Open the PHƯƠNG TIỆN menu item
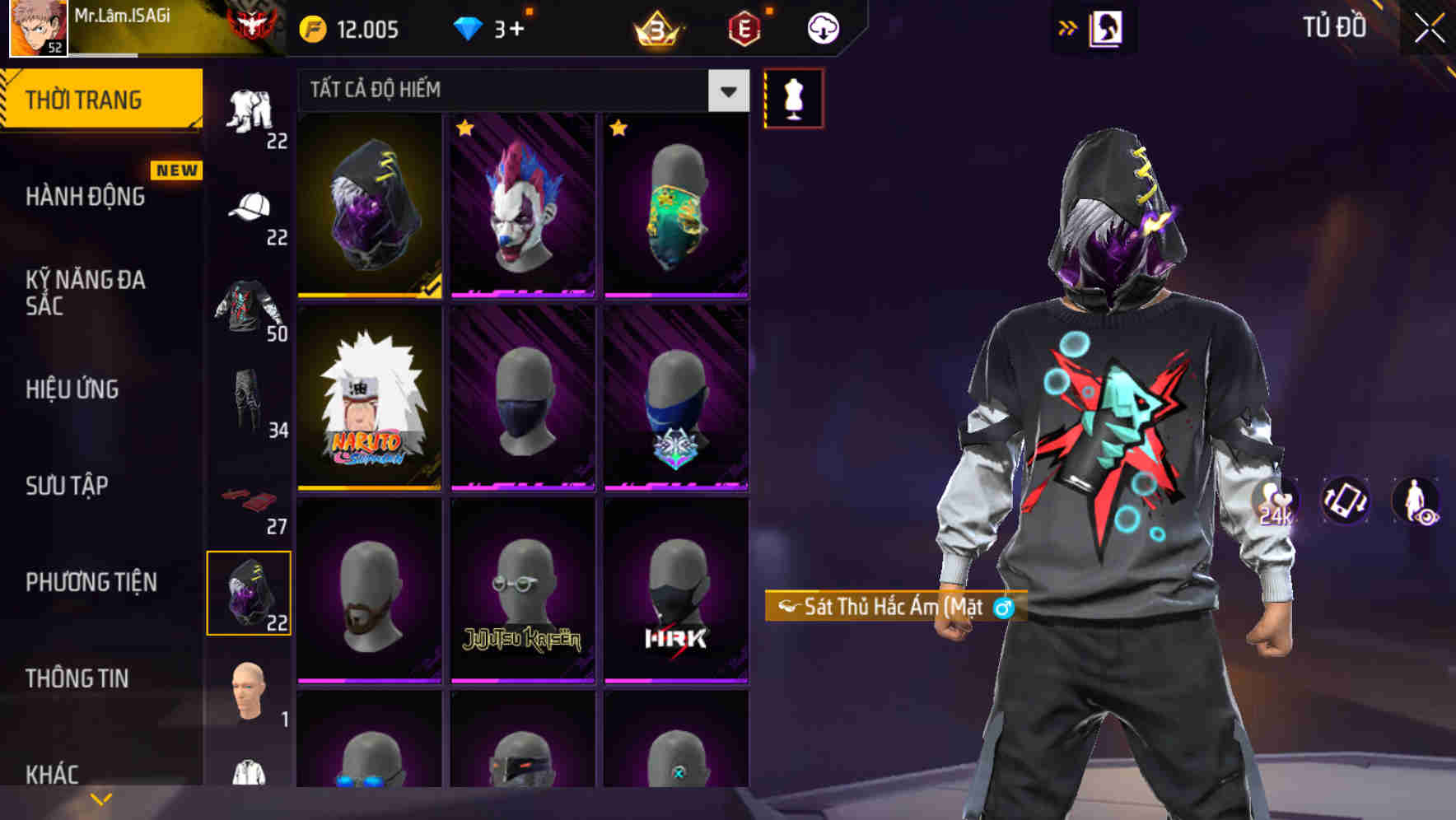The height and width of the screenshot is (820, 1456). [x=91, y=582]
